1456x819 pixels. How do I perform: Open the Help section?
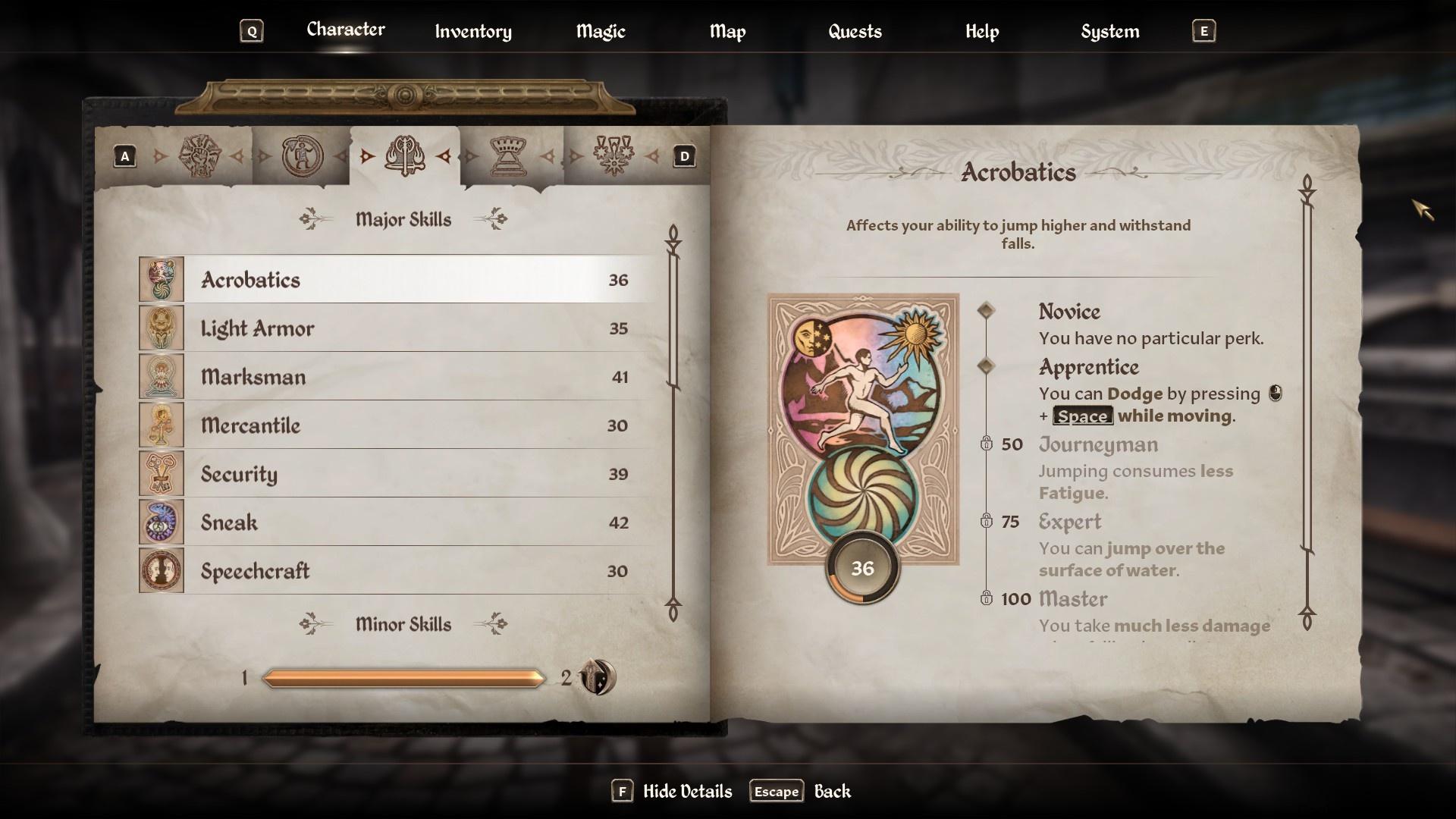point(981,31)
